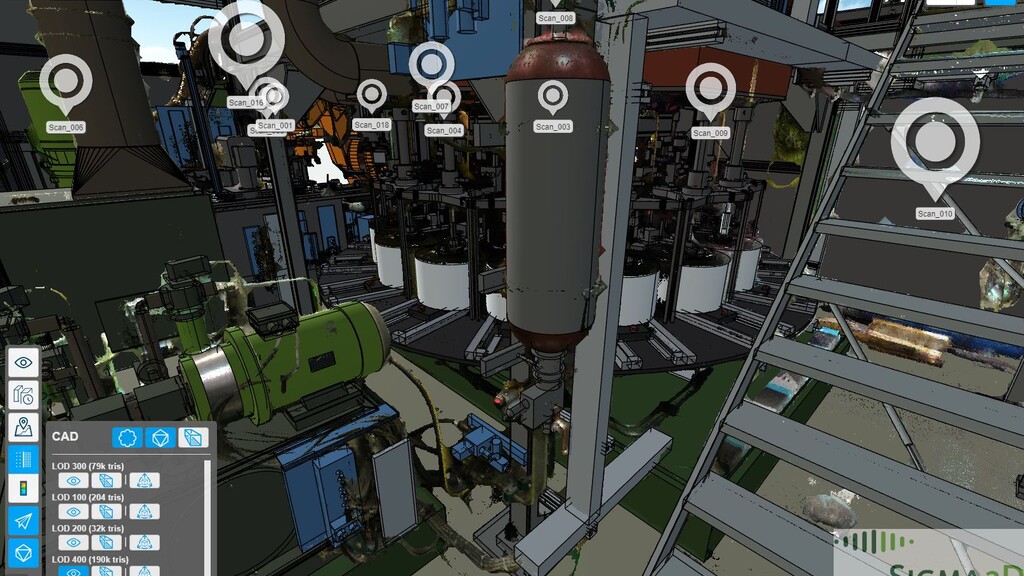Click the shaded cube button in CAD header
Image resolution: width=1024 pixels, height=576 pixels.
(x=193, y=437)
